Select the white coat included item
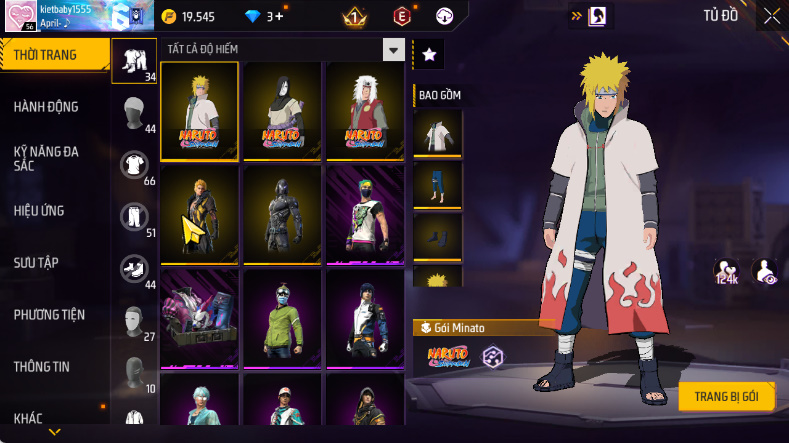 click(438, 133)
